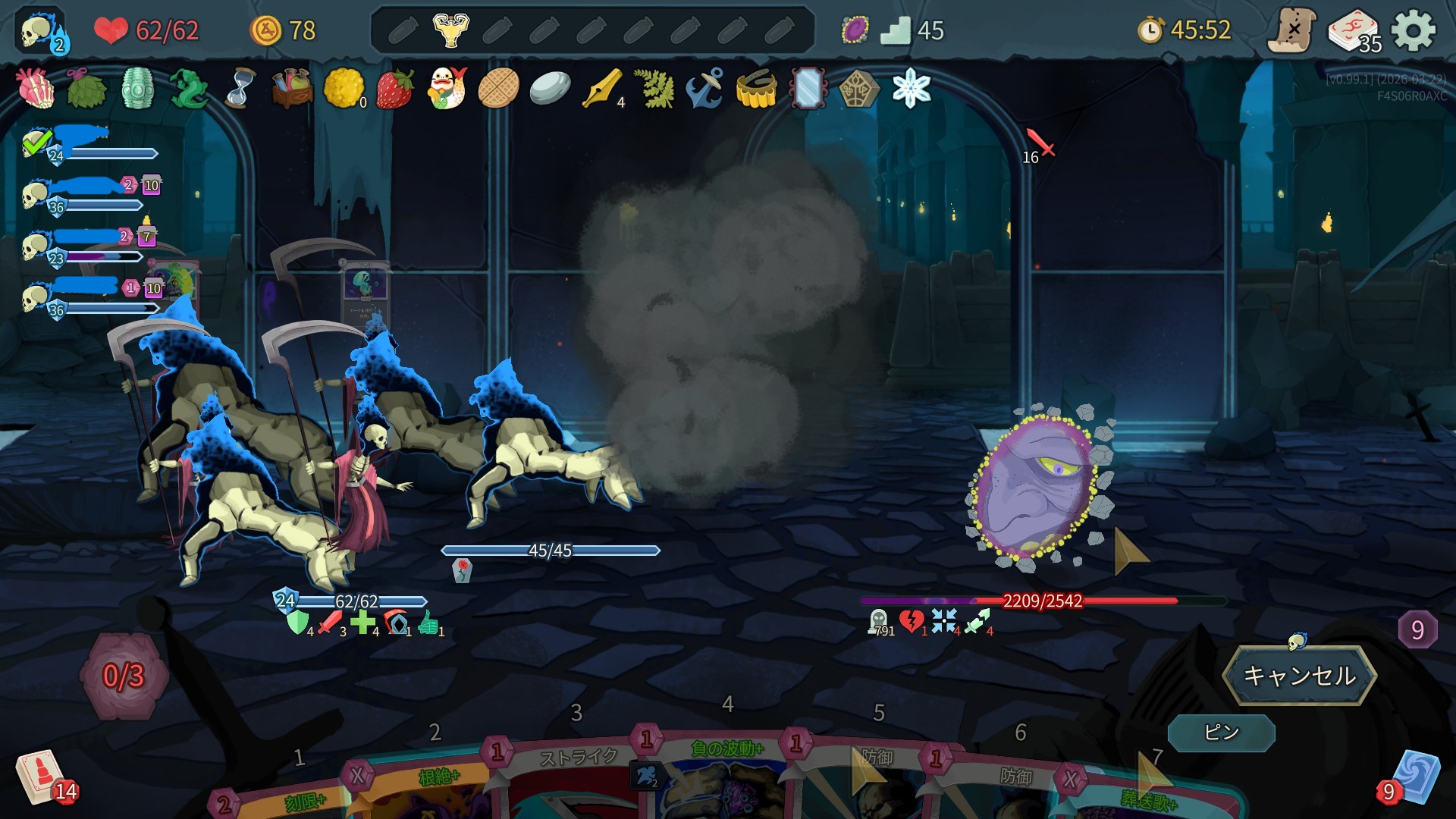Click the キャンセル button
Image resolution: width=1456 pixels, height=819 pixels.
click(x=1299, y=675)
